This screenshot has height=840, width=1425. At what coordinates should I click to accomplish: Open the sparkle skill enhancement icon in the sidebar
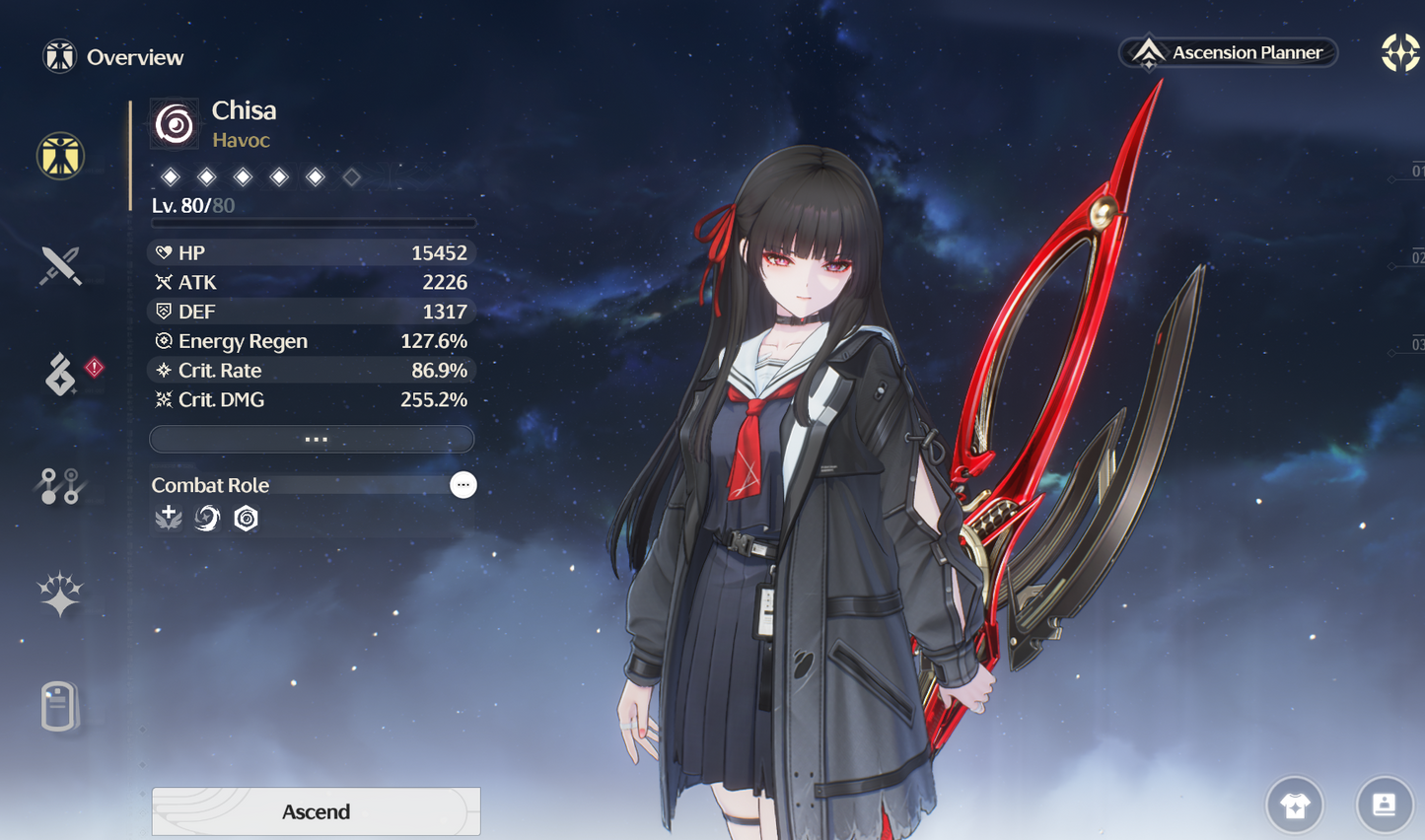tap(60, 592)
